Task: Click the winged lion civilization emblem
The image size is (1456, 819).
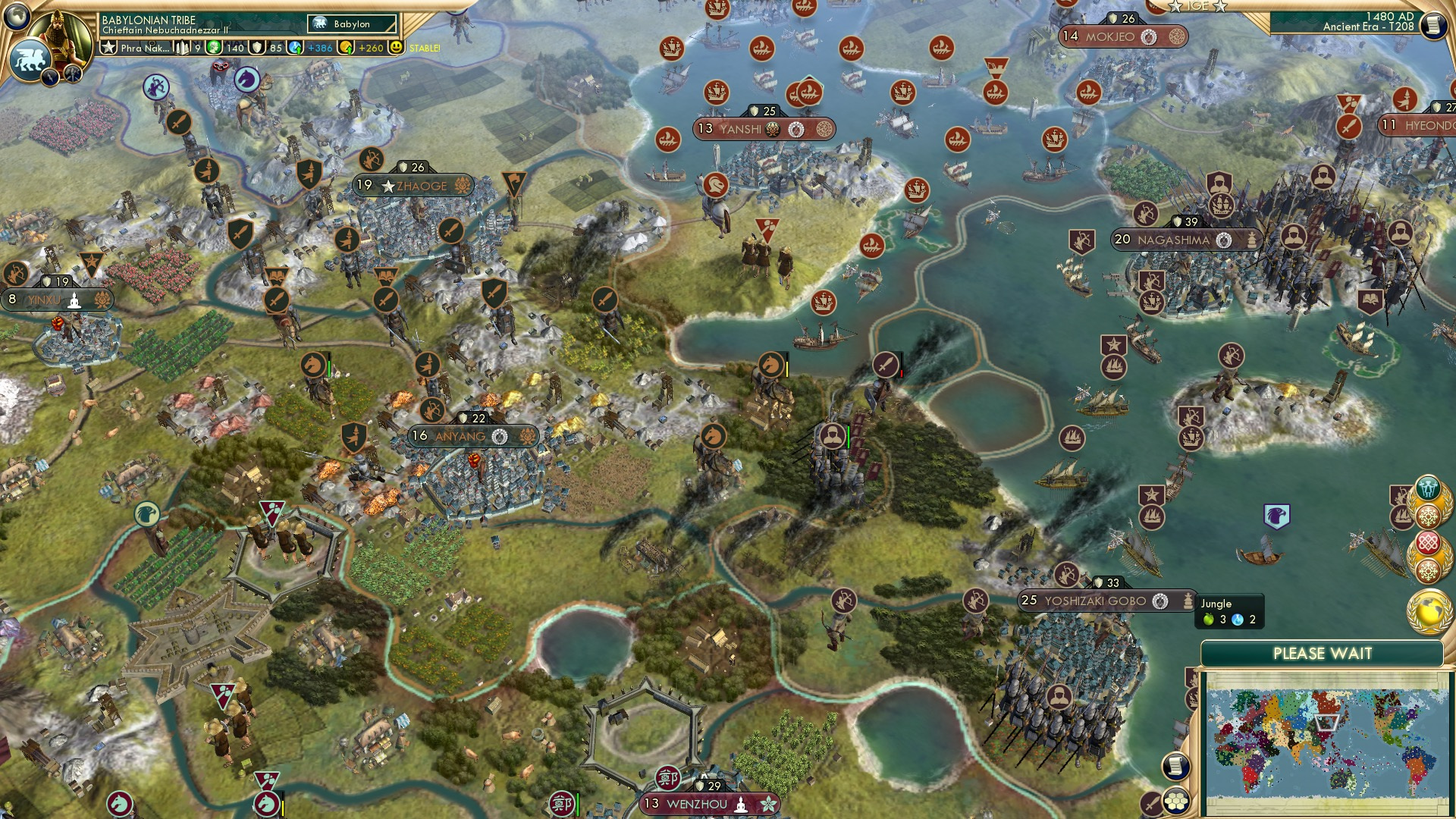Action: 30,59
